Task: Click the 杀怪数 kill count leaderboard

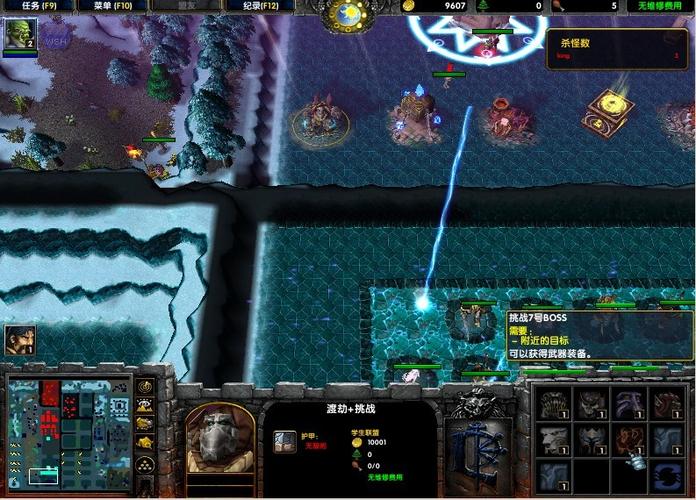Action: click(617, 49)
